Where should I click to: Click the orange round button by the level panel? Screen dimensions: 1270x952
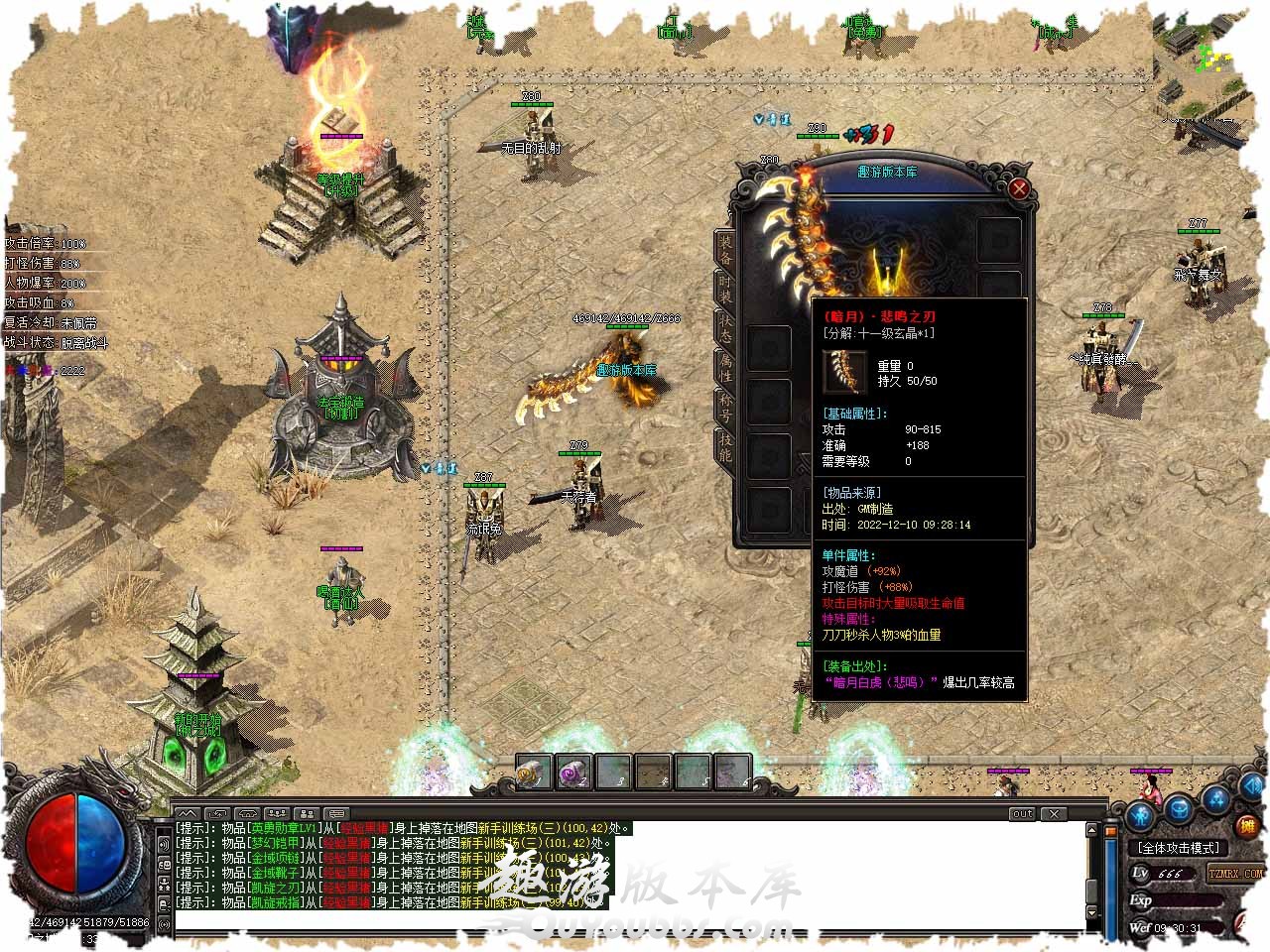(1247, 826)
